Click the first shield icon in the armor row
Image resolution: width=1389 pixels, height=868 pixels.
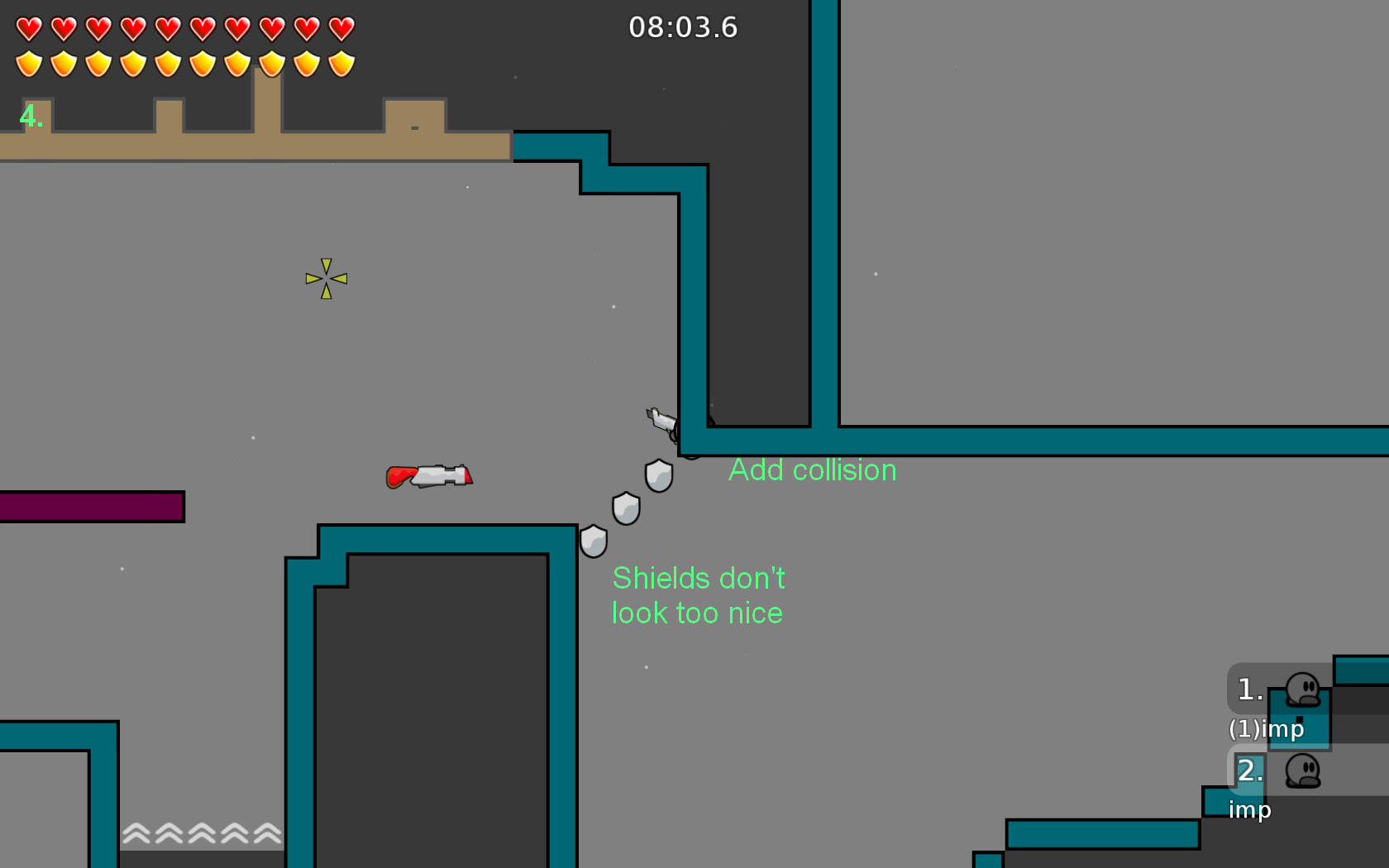(29, 62)
